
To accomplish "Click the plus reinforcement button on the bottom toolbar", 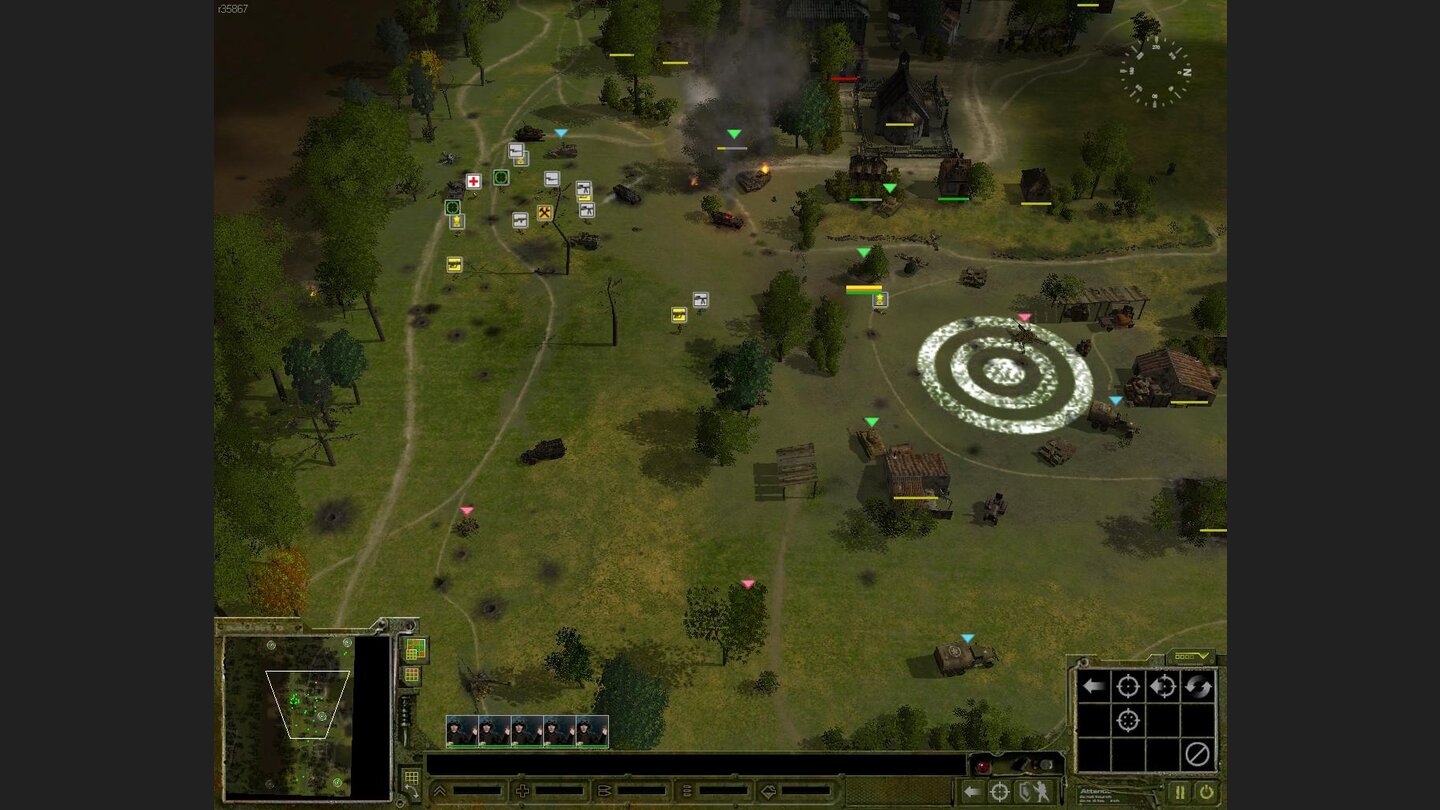I will 523,791.
